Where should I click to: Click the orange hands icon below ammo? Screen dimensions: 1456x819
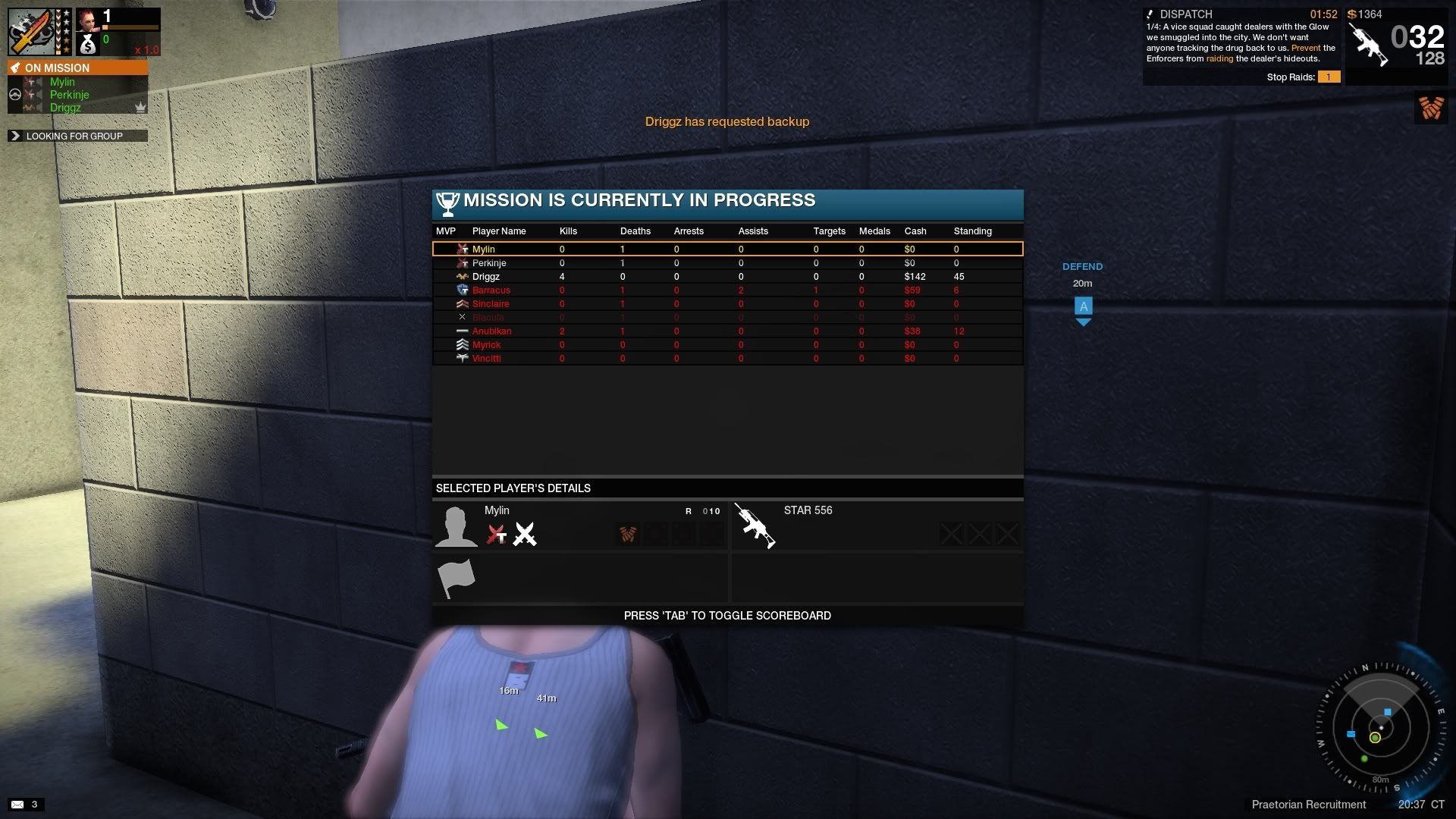click(1431, 108)
